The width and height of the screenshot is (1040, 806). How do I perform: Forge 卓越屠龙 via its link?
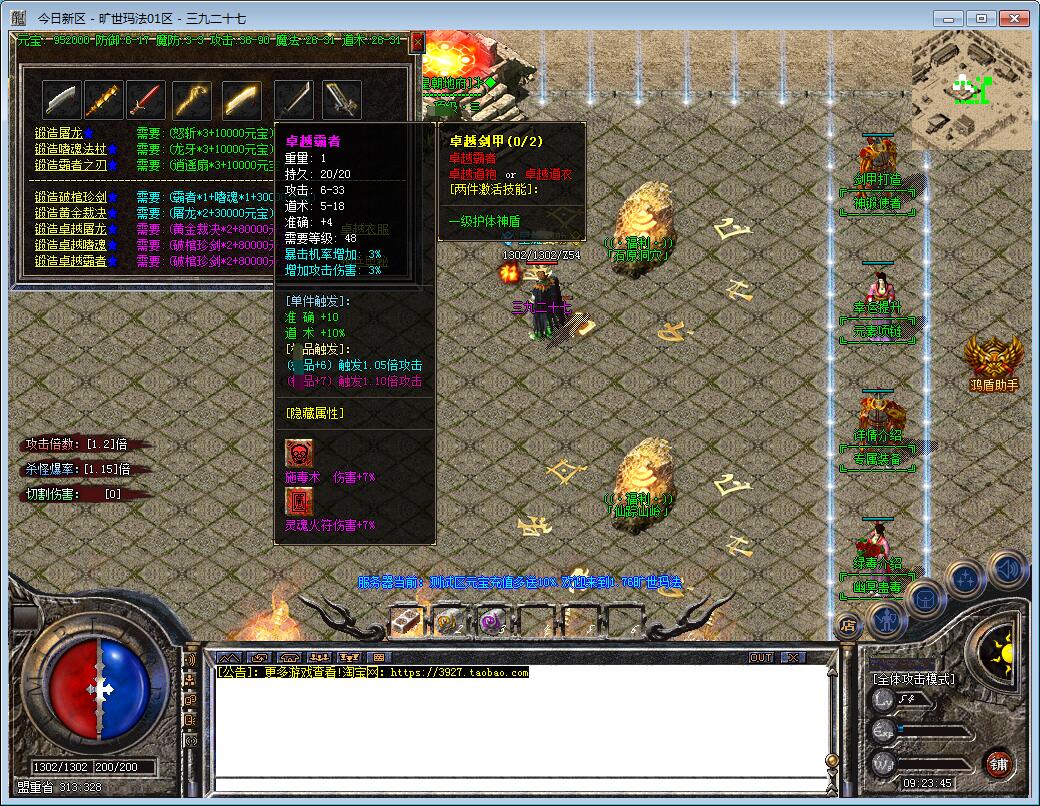point(69,229)
